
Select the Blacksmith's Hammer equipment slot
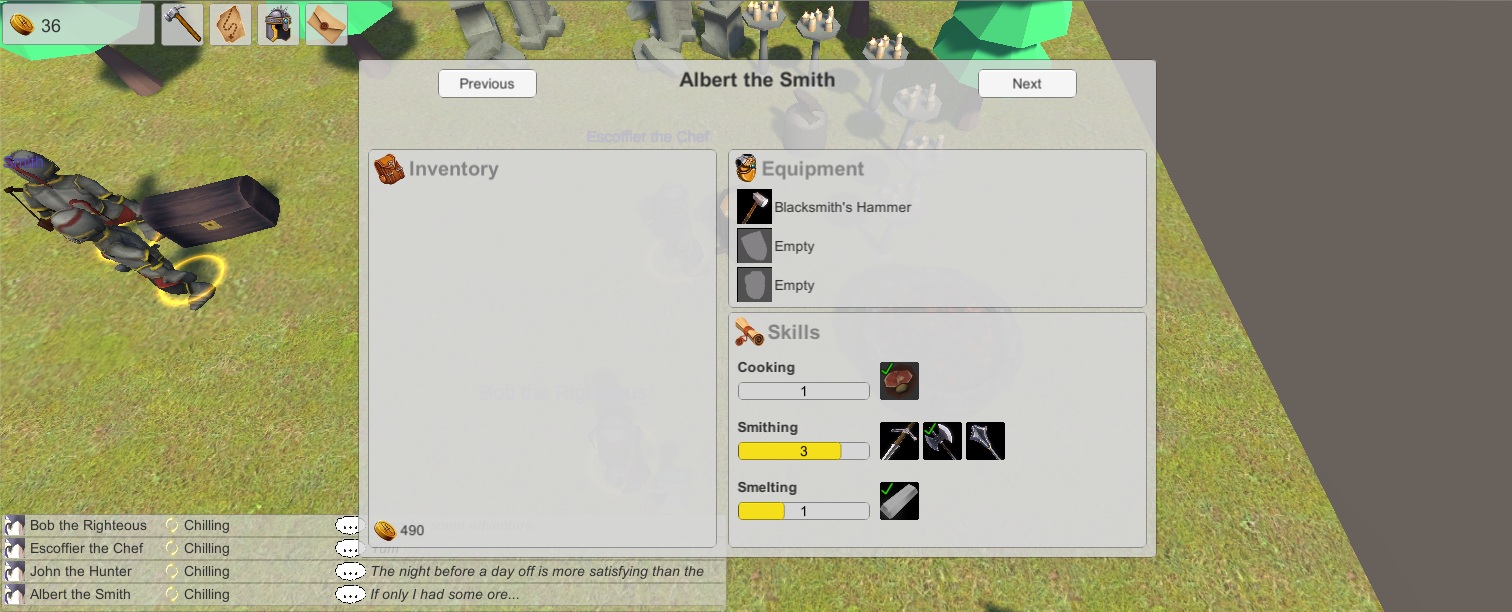click(754, 207)
